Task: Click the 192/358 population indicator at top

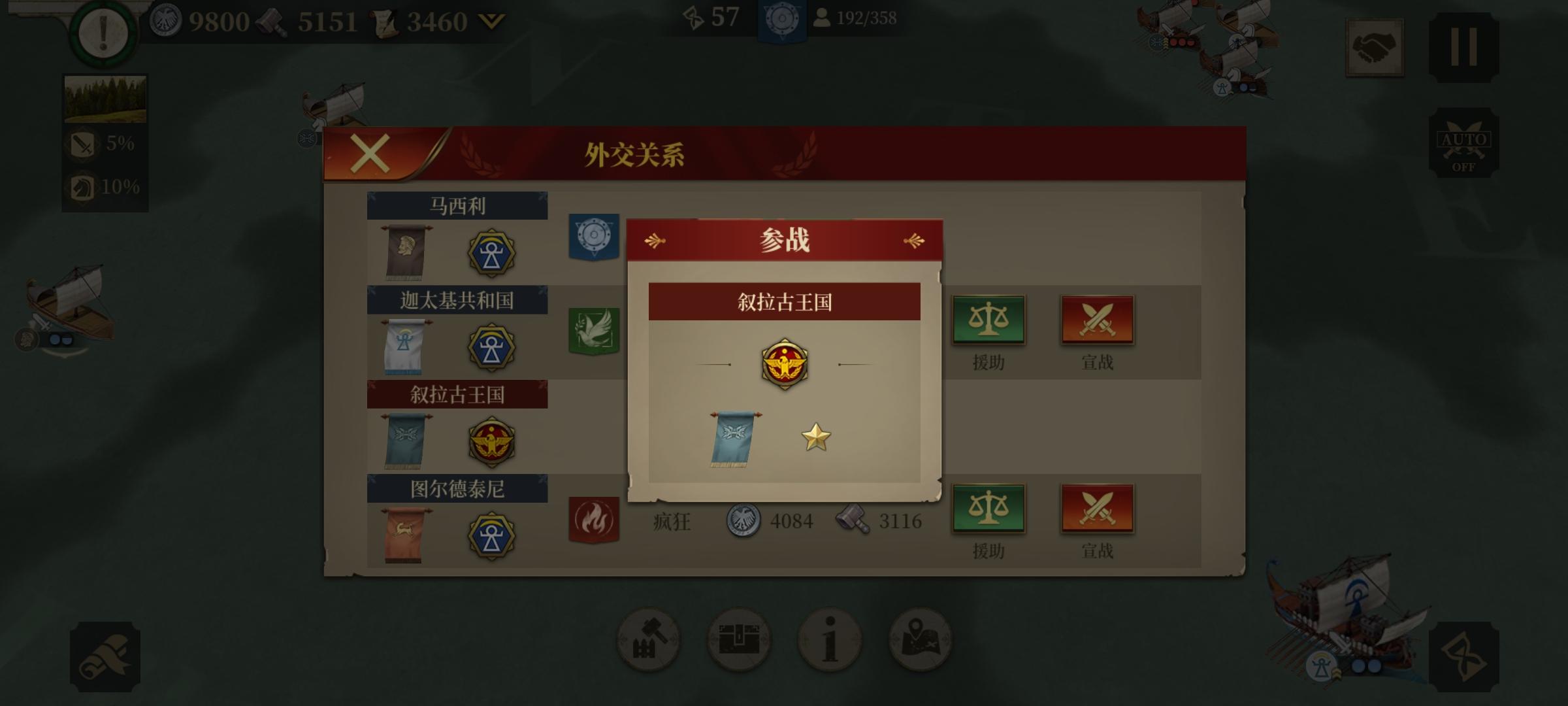Action: 851,18
